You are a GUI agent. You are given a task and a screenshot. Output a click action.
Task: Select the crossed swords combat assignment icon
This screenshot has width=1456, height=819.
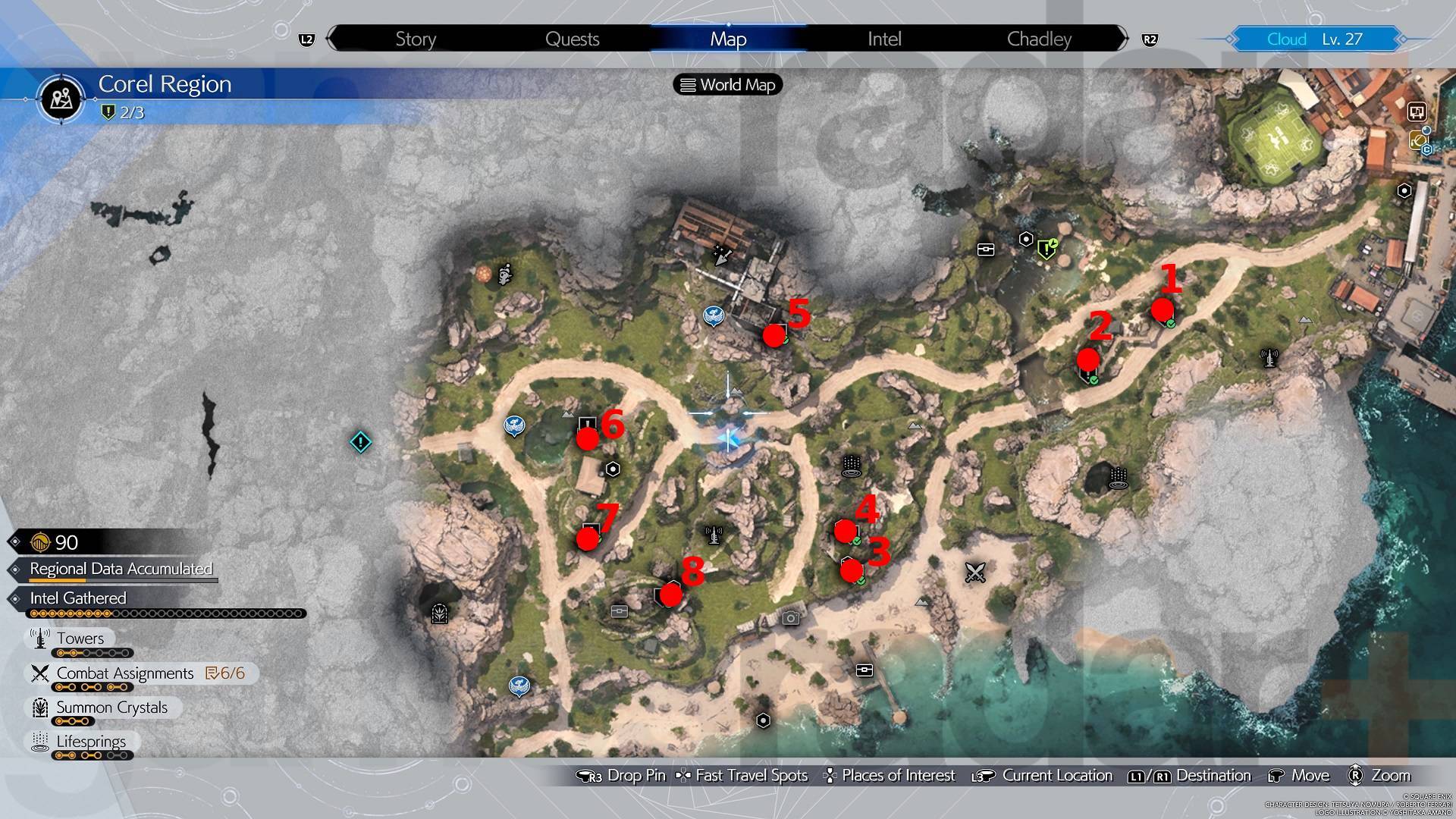974,573
